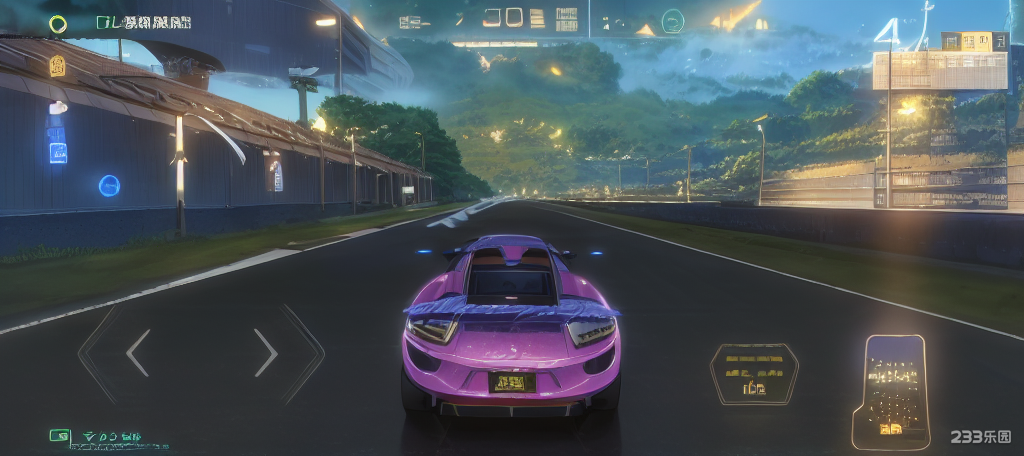This screenshot has width=1024, height=456.
Task: Hit the hexagonal brake pedal
Action: click(753, 374)
